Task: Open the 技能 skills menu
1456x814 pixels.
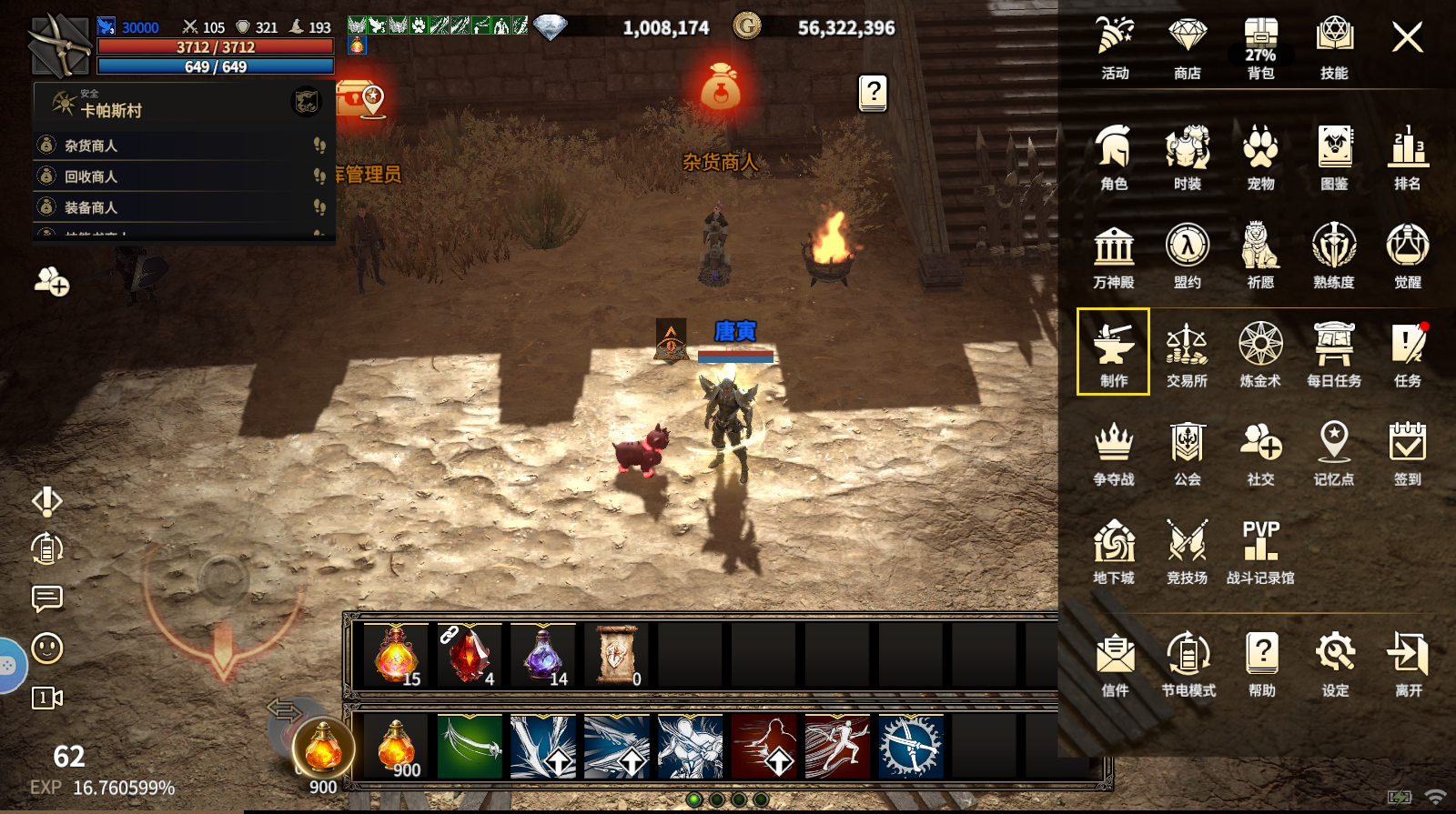Action: (x=1334, y=47)
